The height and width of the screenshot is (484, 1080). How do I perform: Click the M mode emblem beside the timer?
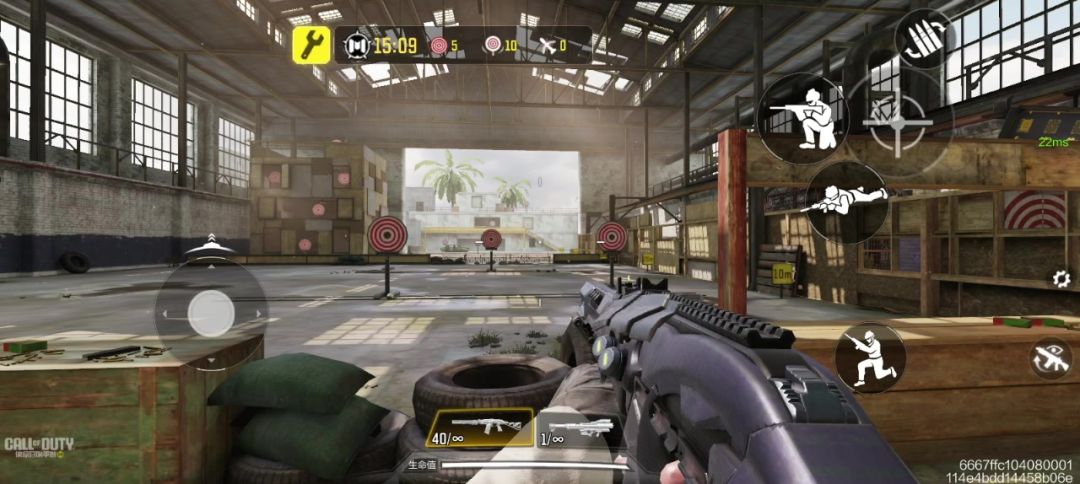(357, 45)
